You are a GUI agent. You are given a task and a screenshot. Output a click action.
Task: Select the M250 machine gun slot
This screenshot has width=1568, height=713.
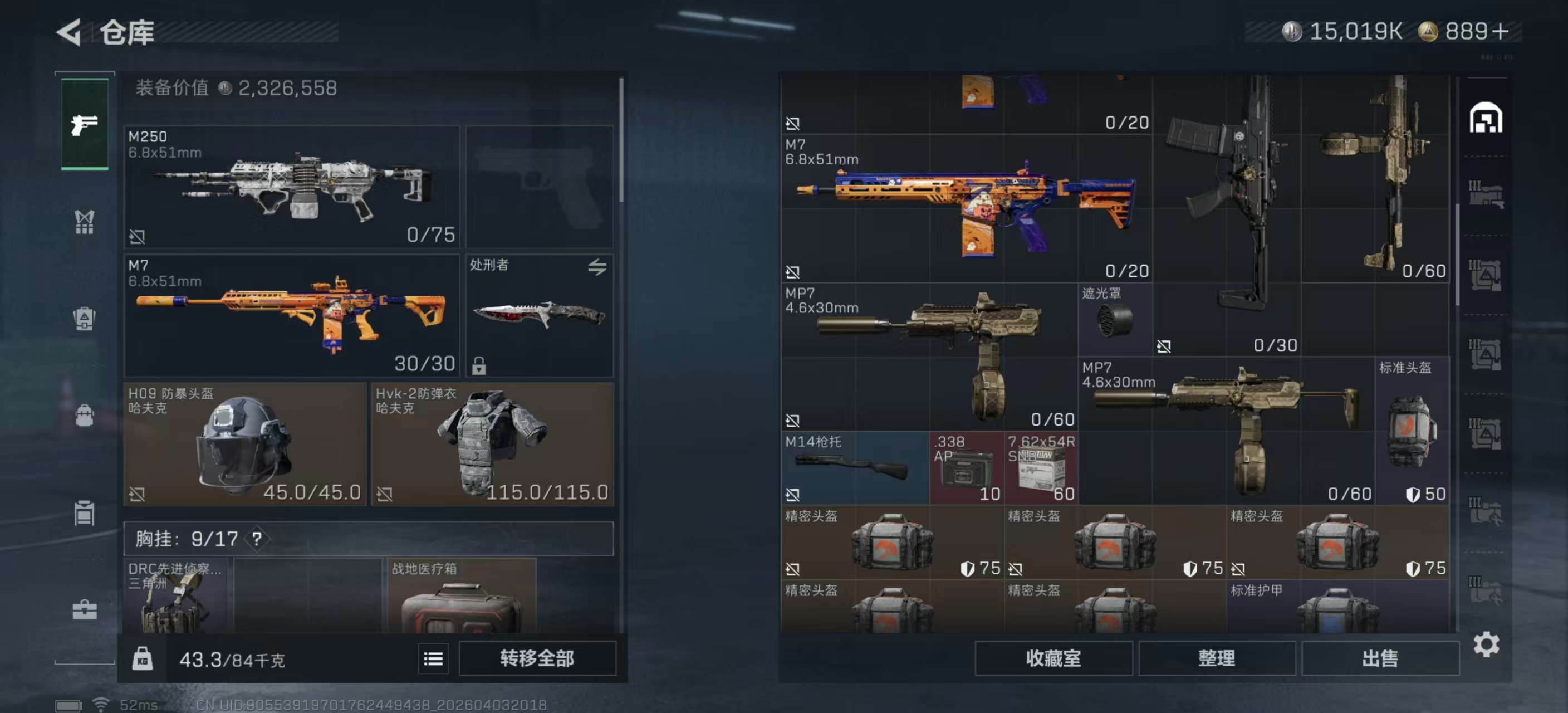[292, 186]
